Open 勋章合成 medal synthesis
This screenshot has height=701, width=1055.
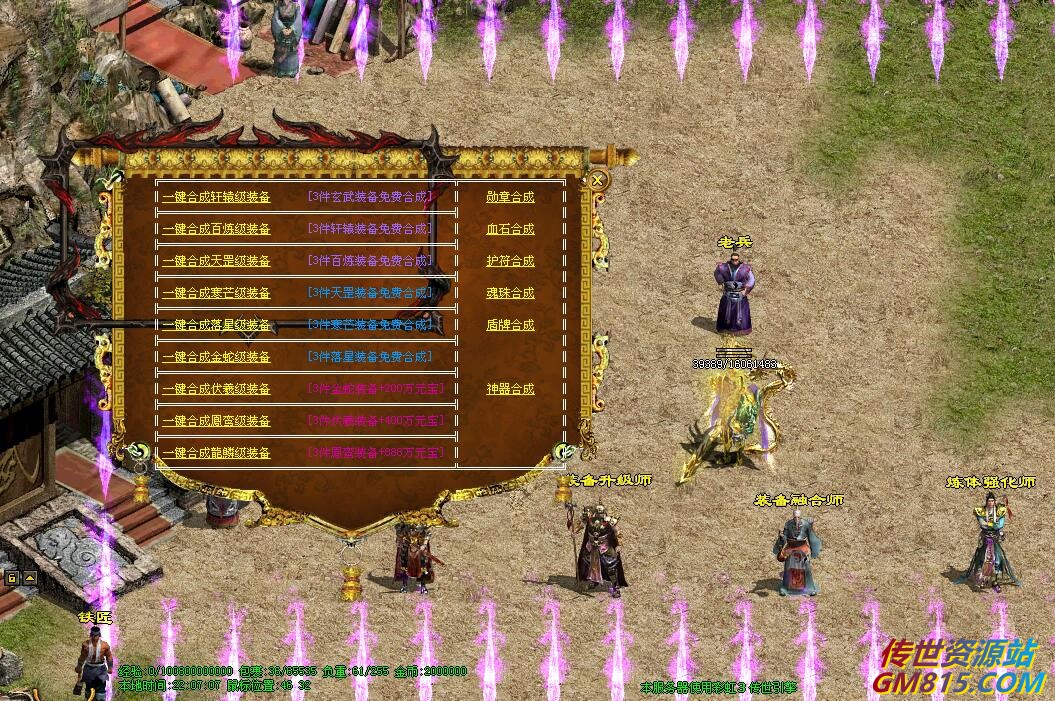[x=510, y=197]
